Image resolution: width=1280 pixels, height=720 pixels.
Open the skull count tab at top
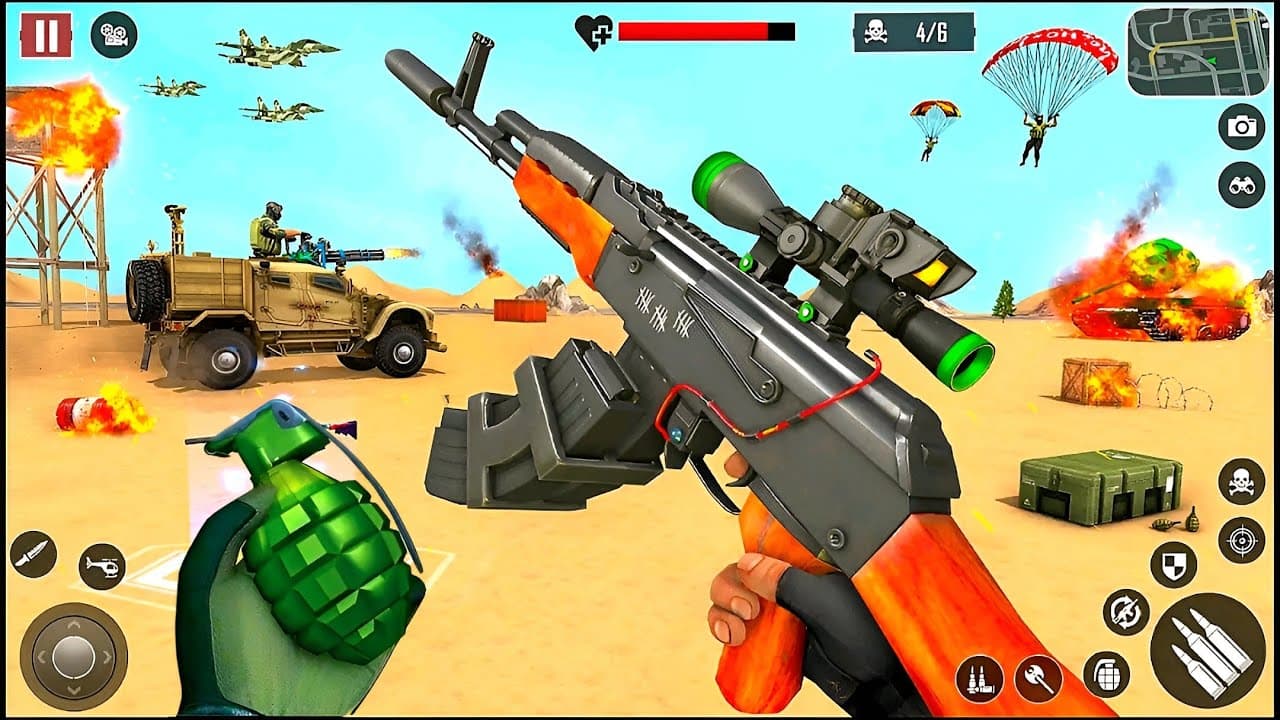875,30
